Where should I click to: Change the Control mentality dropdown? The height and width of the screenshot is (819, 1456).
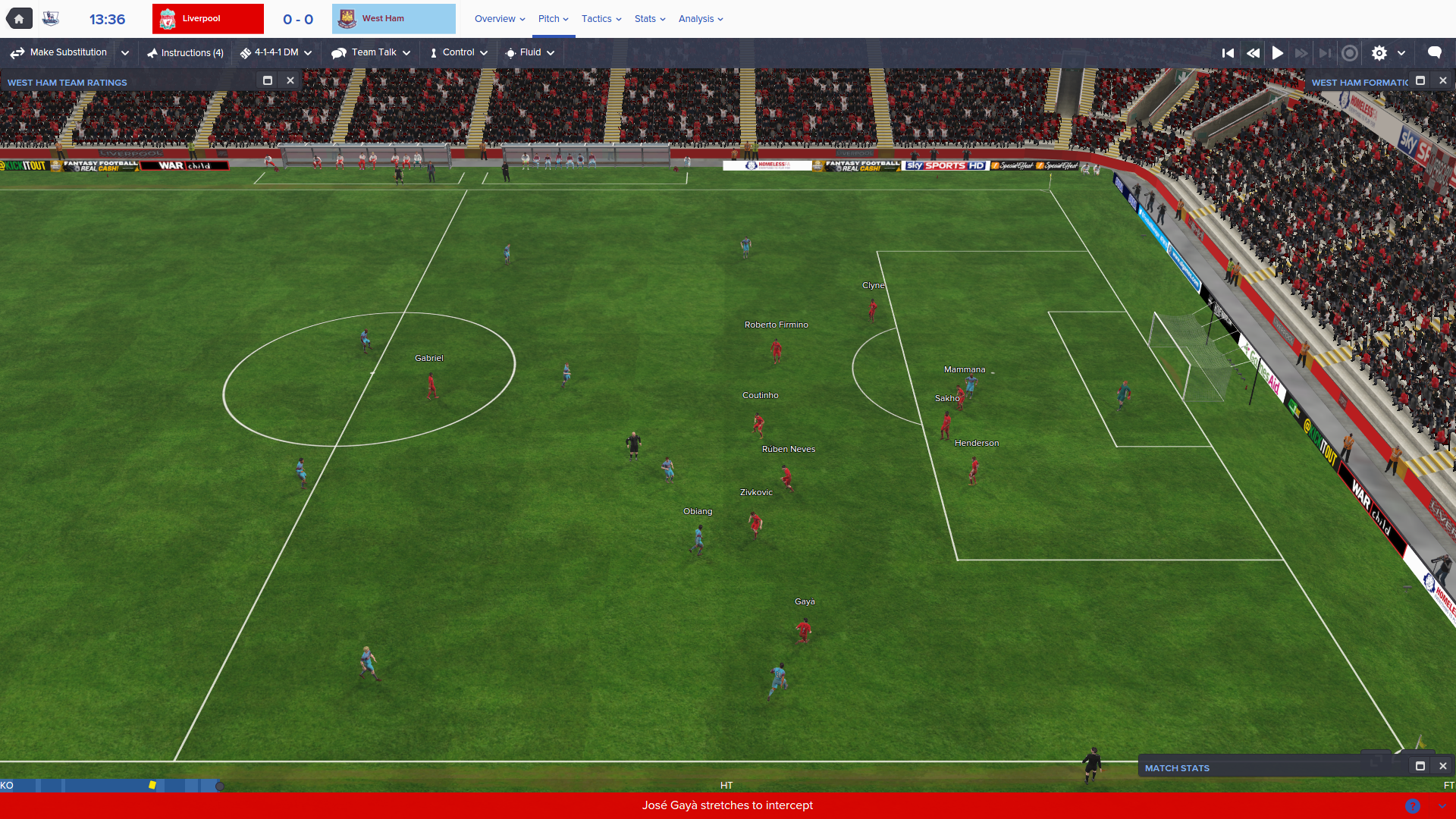point(458,53)
